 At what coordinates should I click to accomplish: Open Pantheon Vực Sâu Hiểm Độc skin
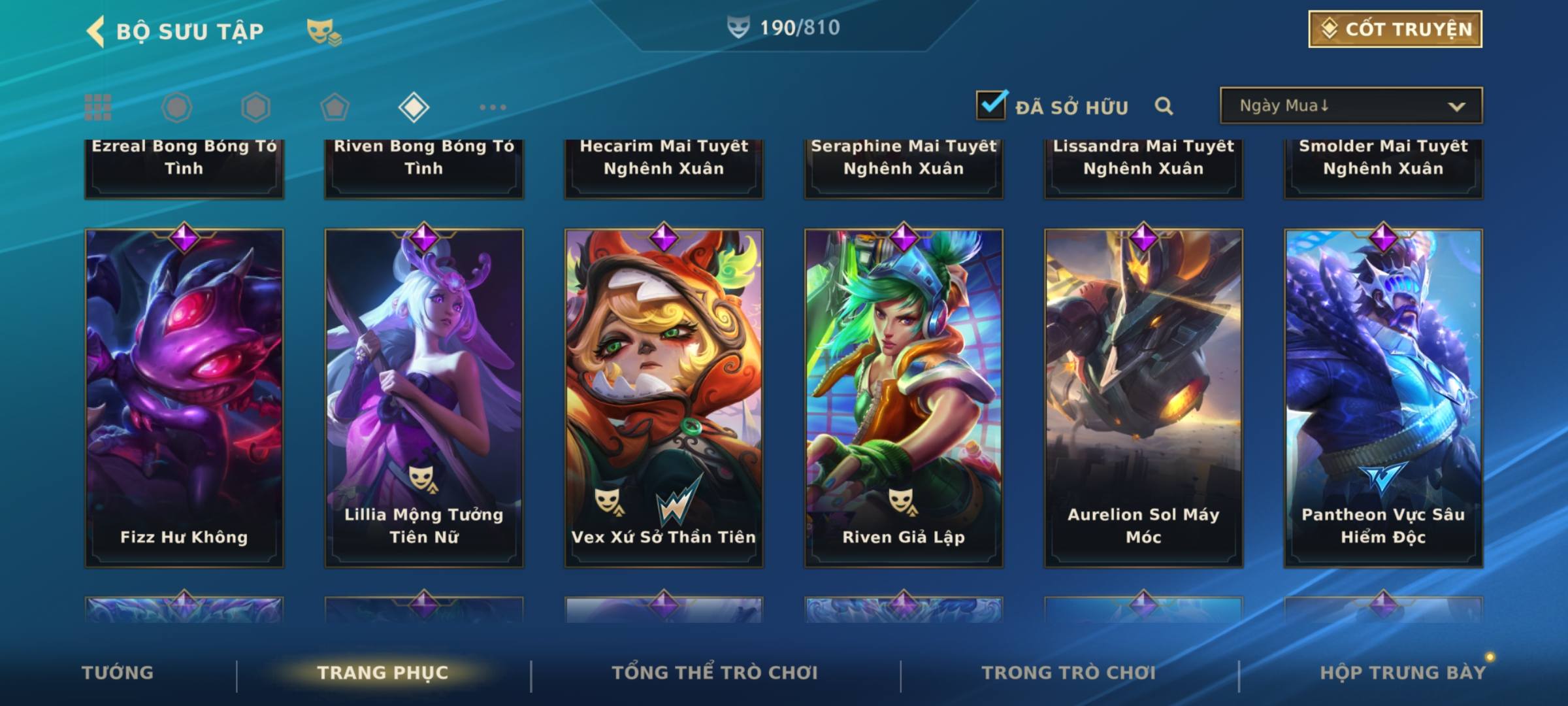(1383, 397)
